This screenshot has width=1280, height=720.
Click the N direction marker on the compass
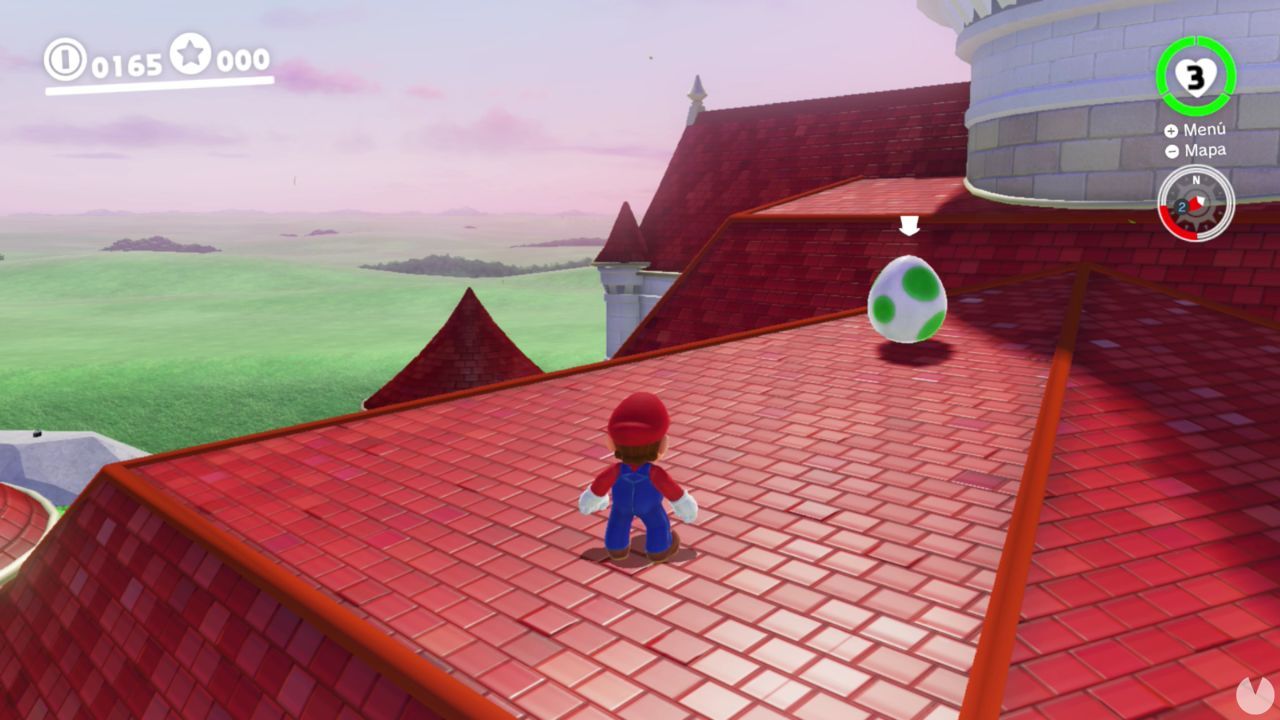(x=1197, y=180)
